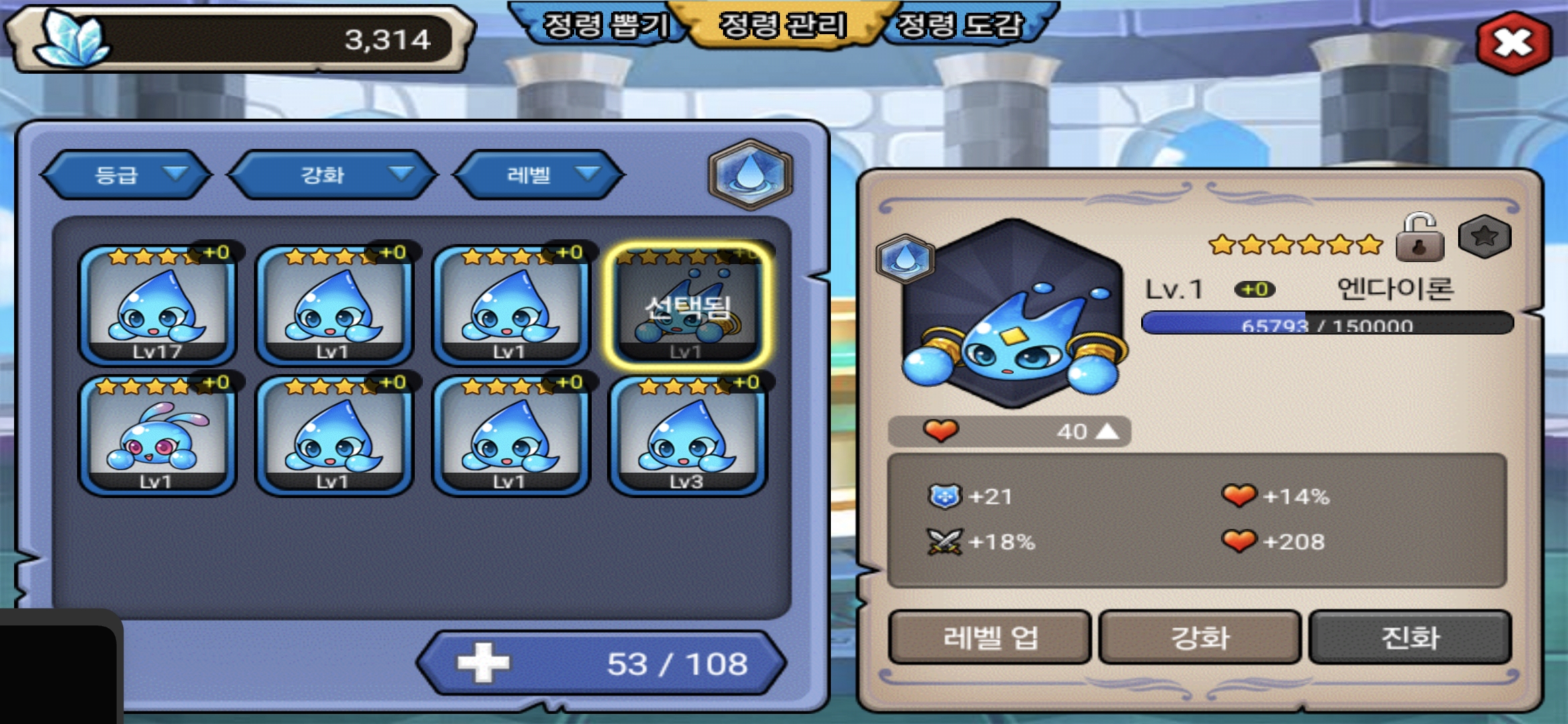This screenshot has width=1568, height=724.
Task: Switch to the 정령 뽑기 tab
Action: click(604, 25)
